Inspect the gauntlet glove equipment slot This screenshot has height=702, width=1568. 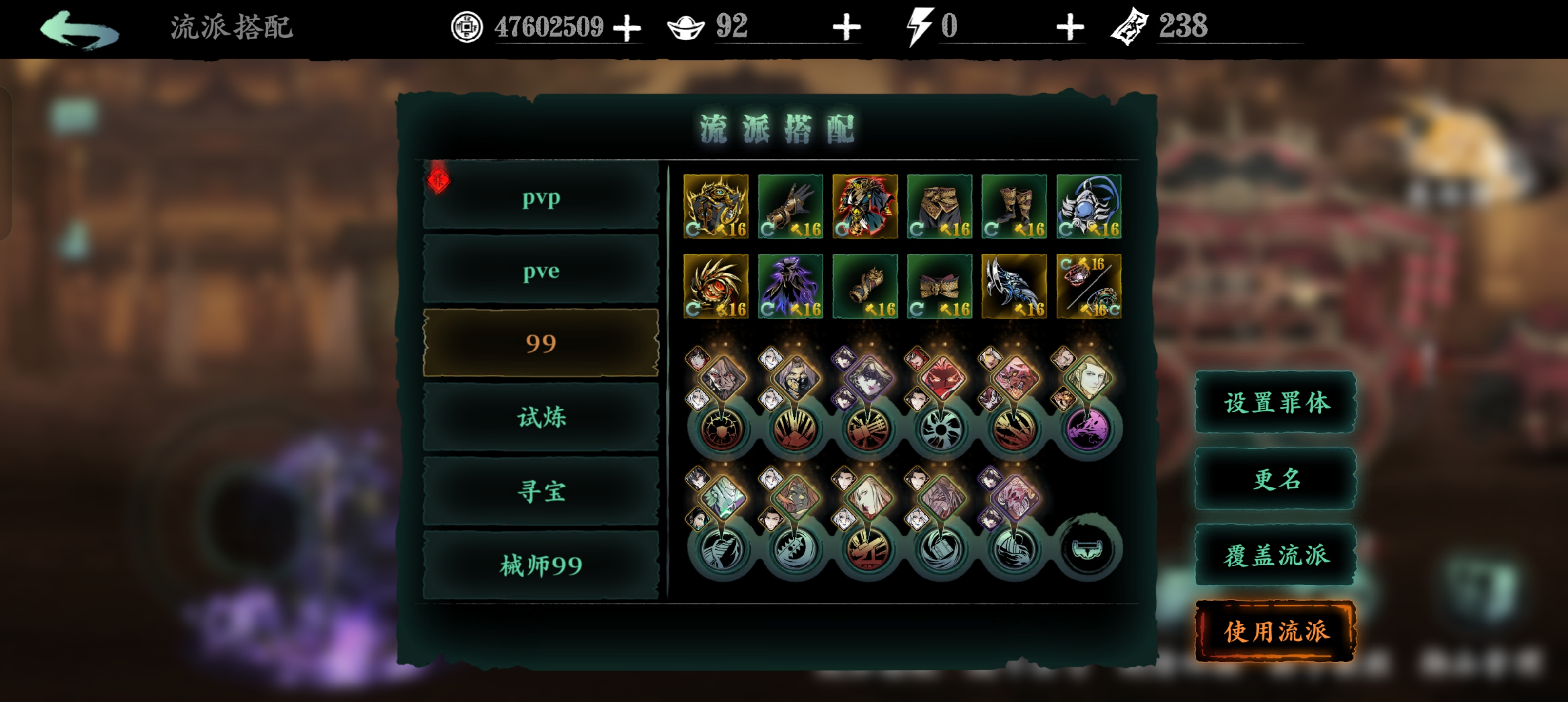[790, 206]
